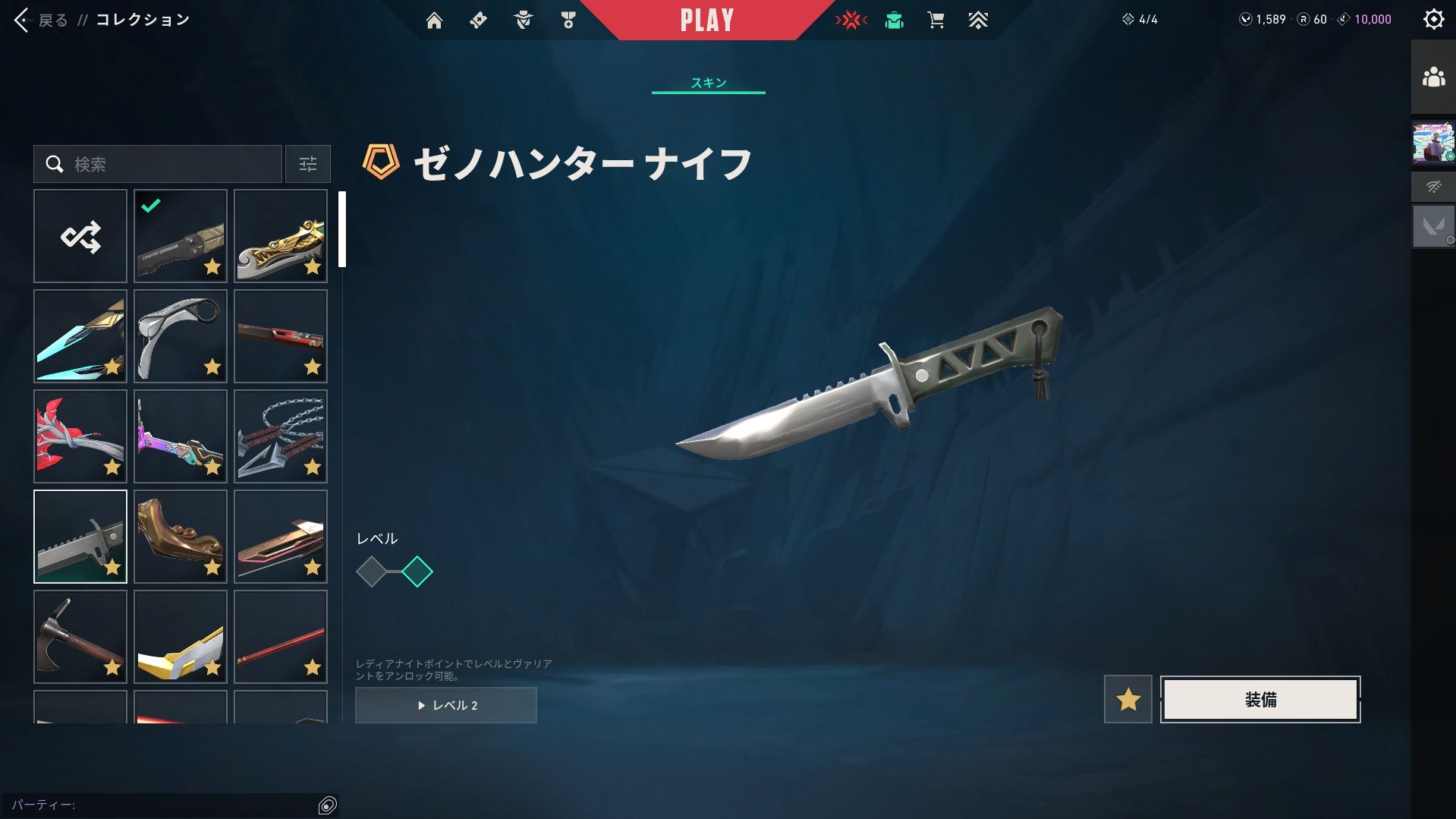This screenshot has width=1456, height=819.
Task: Go back to the Collection screen
Action: coord(42,20)
